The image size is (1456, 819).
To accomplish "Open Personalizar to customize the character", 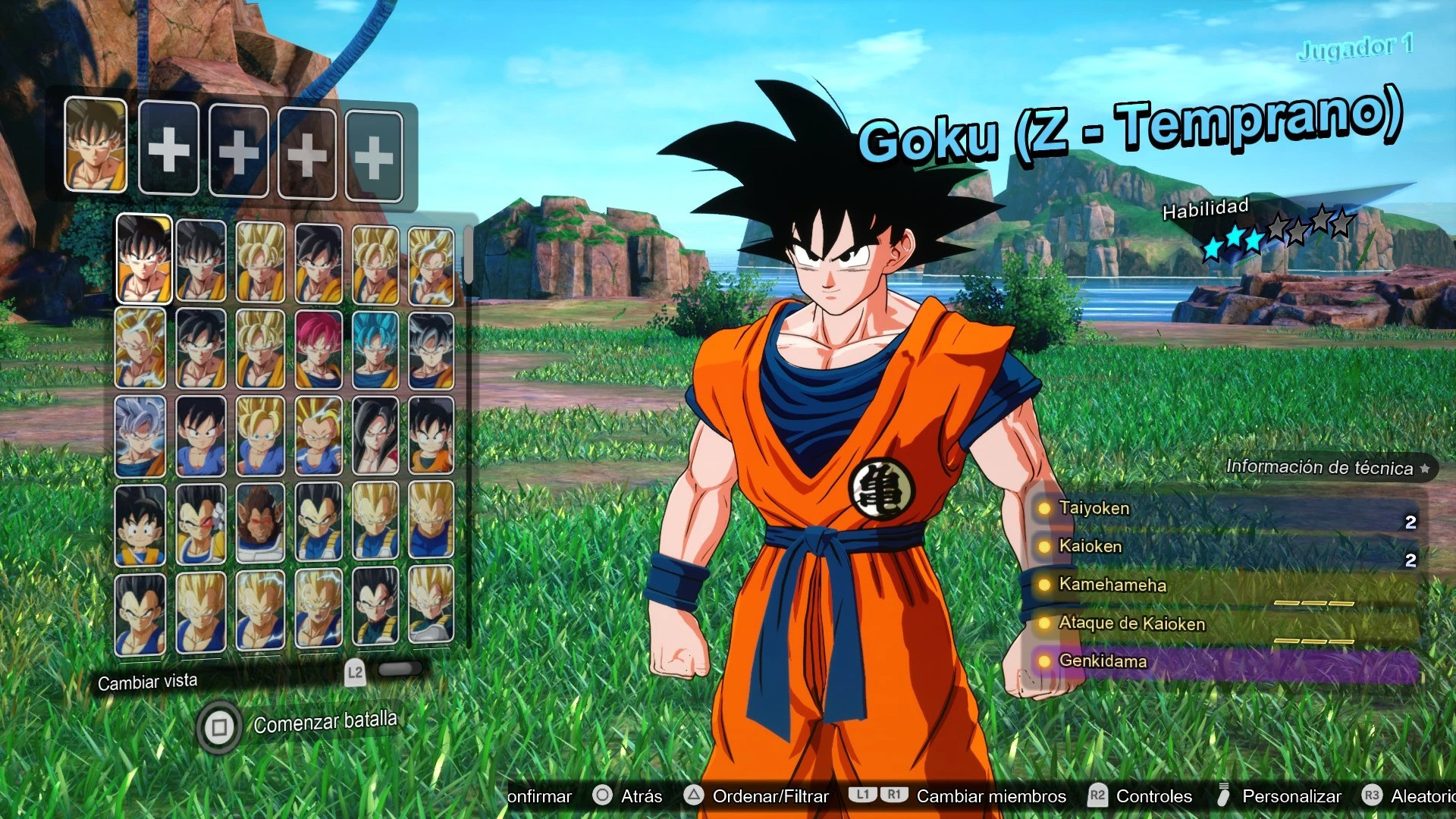I will point(1291,796).
